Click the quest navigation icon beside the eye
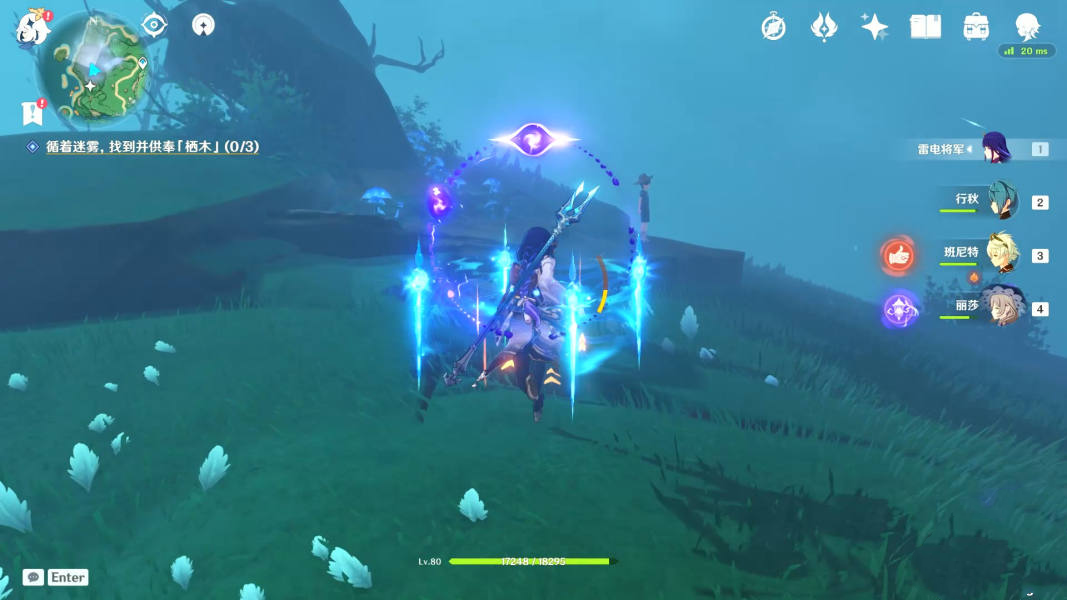Image resolution: width=1067 pixels, height=600 pixels. [x=203, y=26]
